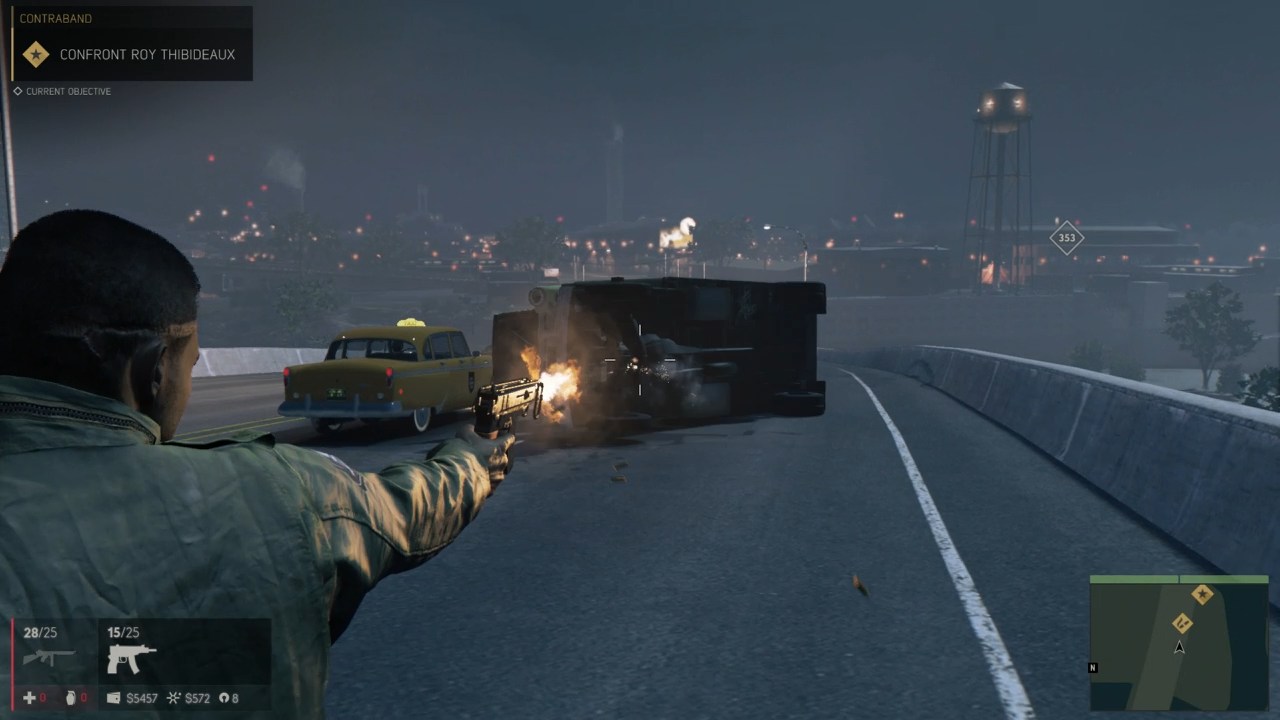Click the star objective marker on minimap
The width and height of the screenshot is (1280, 720).
(1202, 595)
